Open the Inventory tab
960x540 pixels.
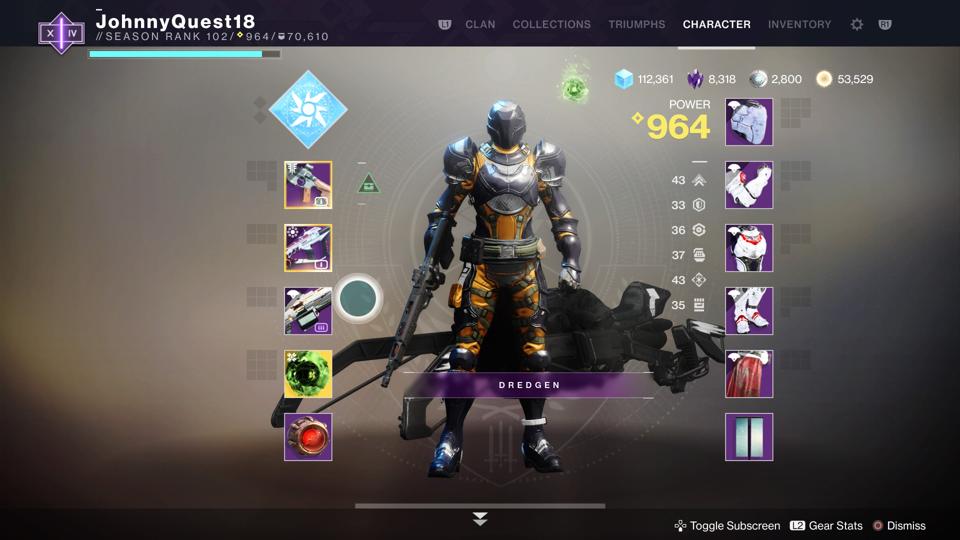799,24
